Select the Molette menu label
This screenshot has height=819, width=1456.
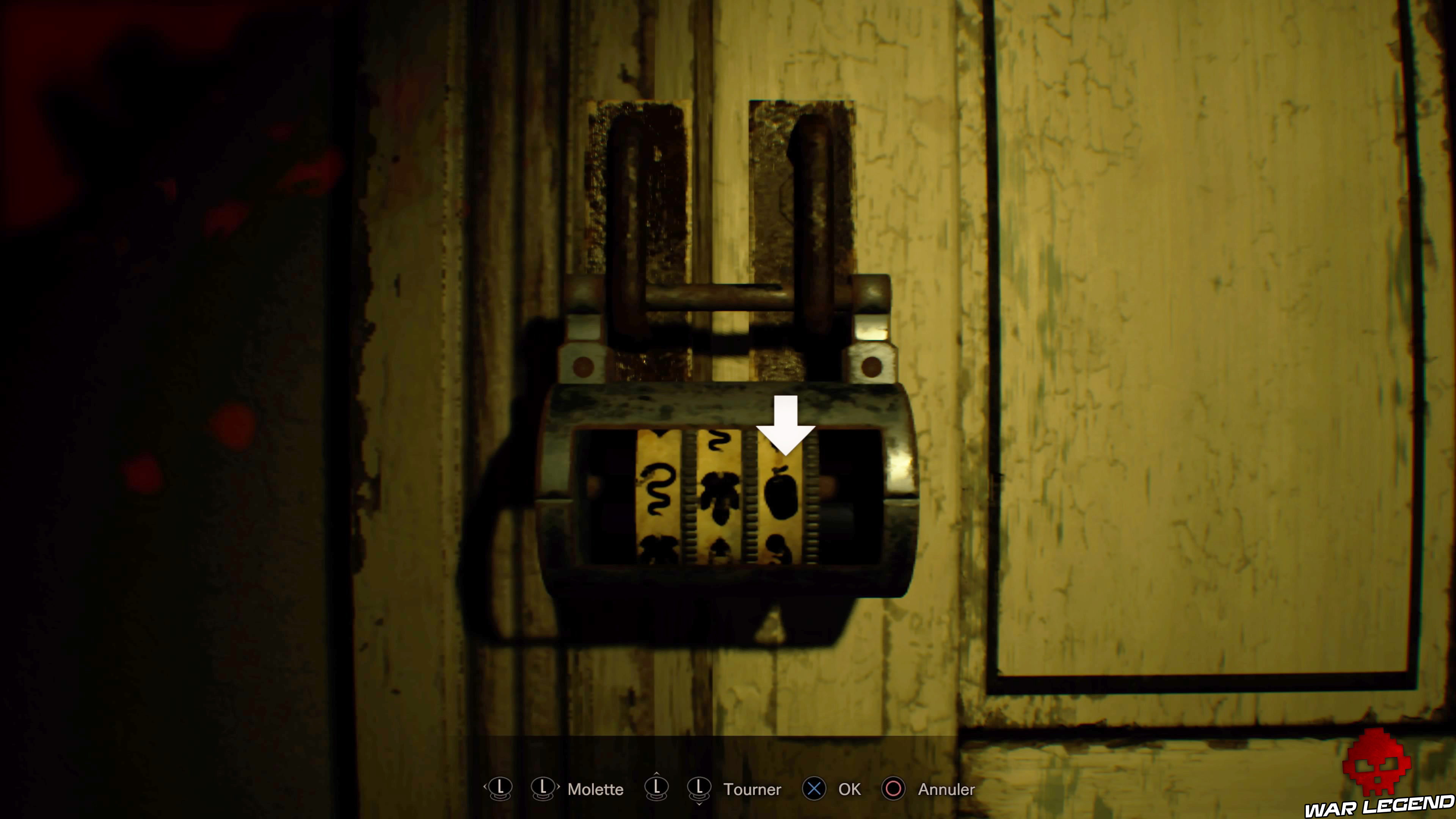pyautogui.click(x=596, y=789)
